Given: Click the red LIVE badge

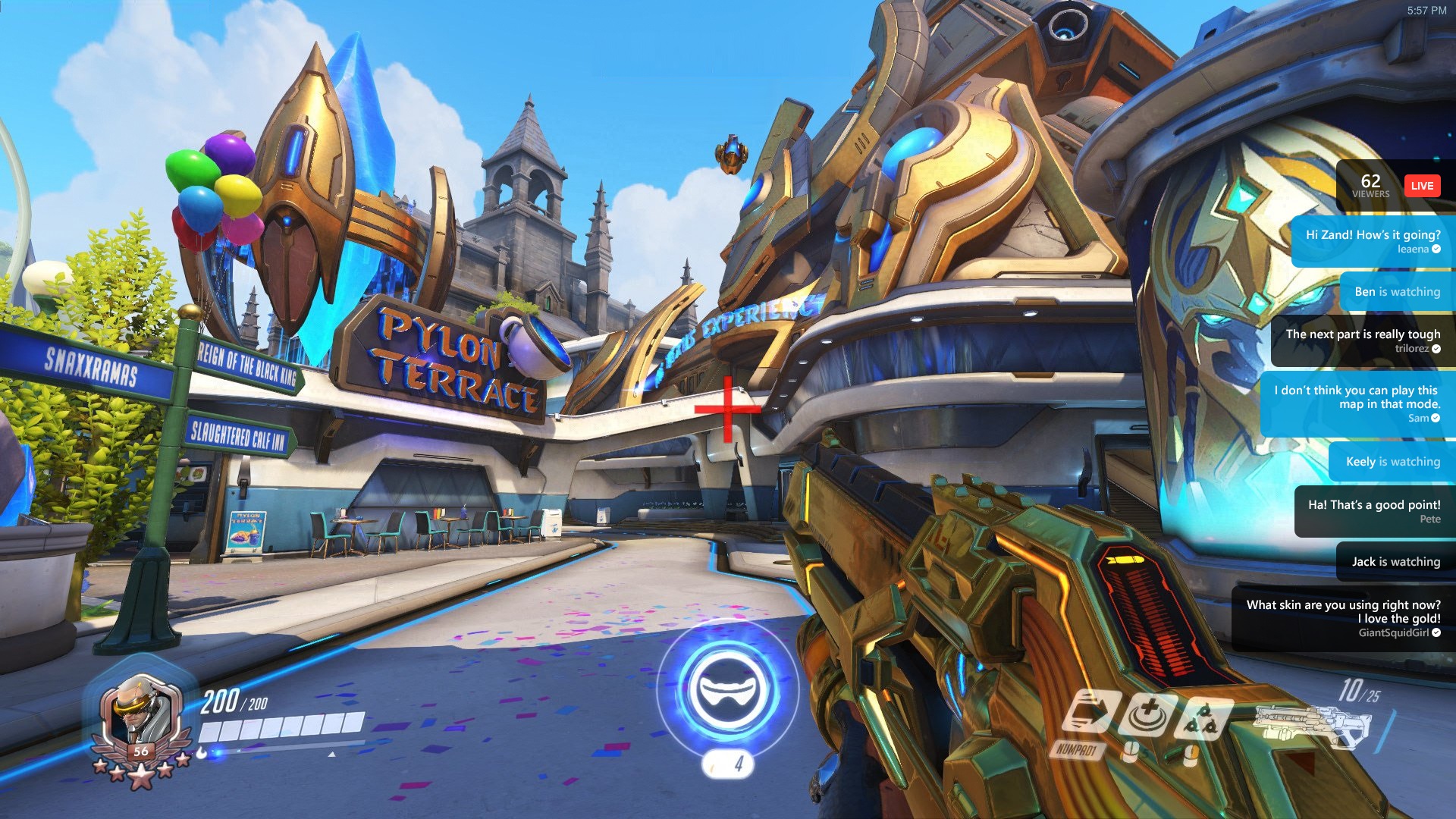Looking at the screenshot, I should click(1422, 186).
